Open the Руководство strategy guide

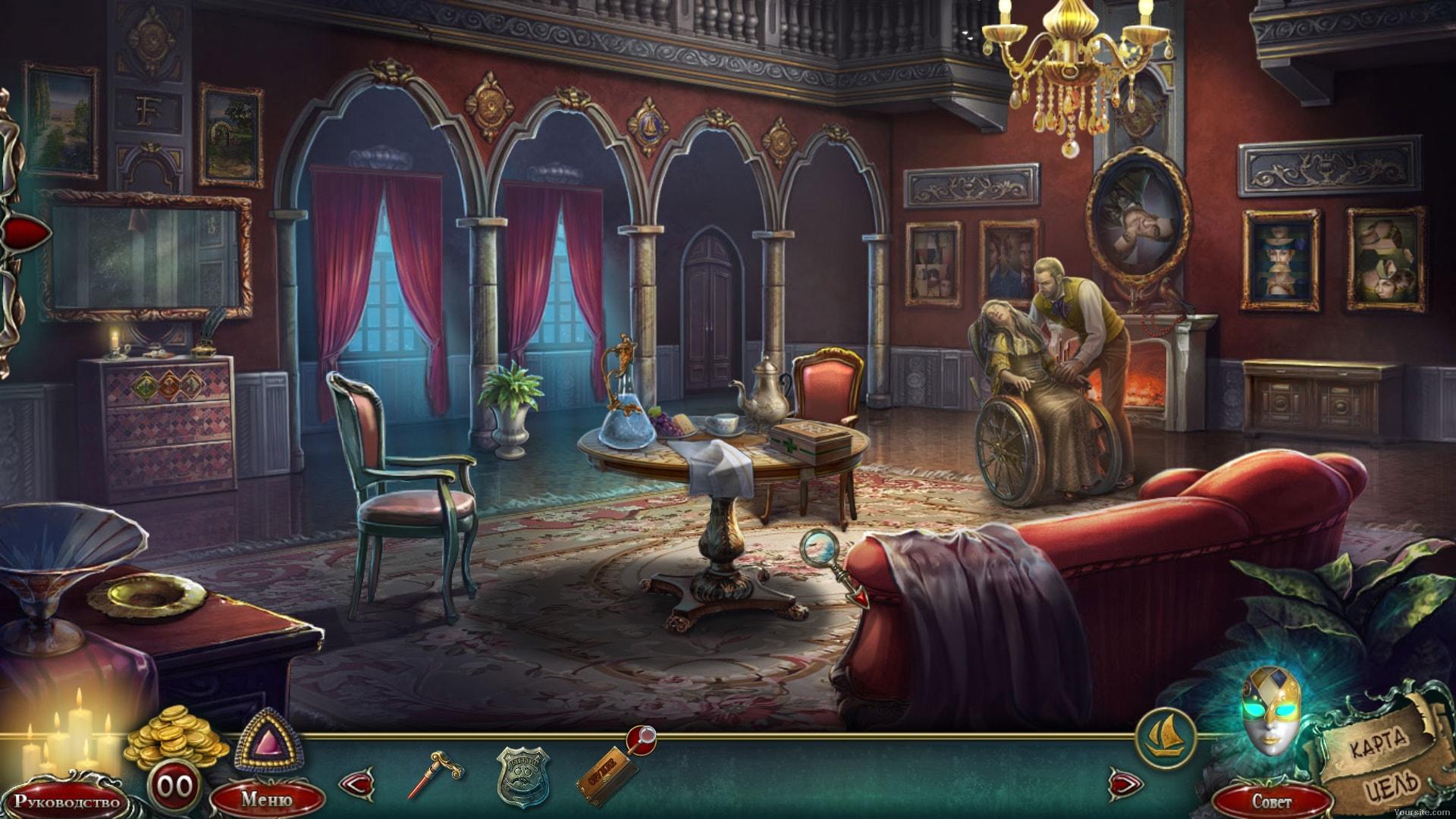point(67,801)
